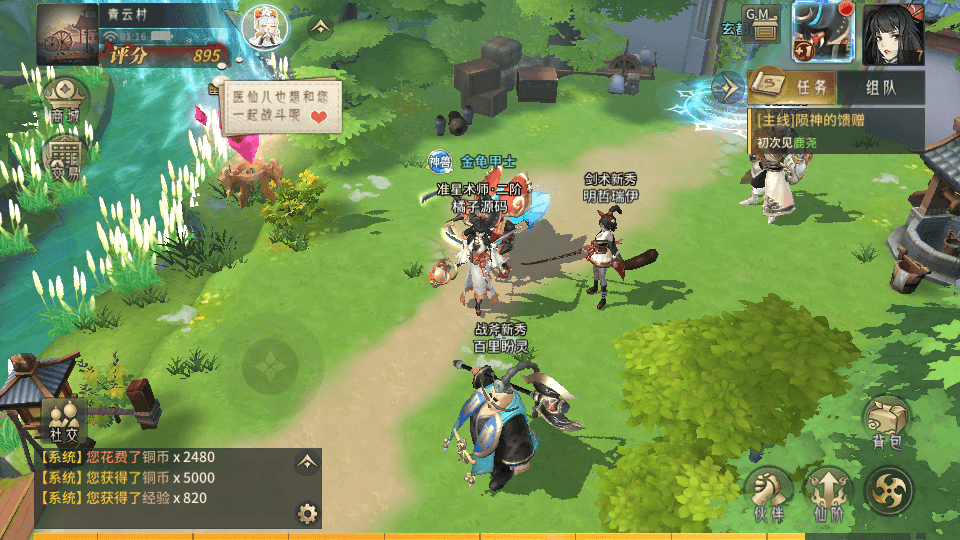Open the dark-haired character portrait
This screenshot has width=960, height=540.
(892, 32)
